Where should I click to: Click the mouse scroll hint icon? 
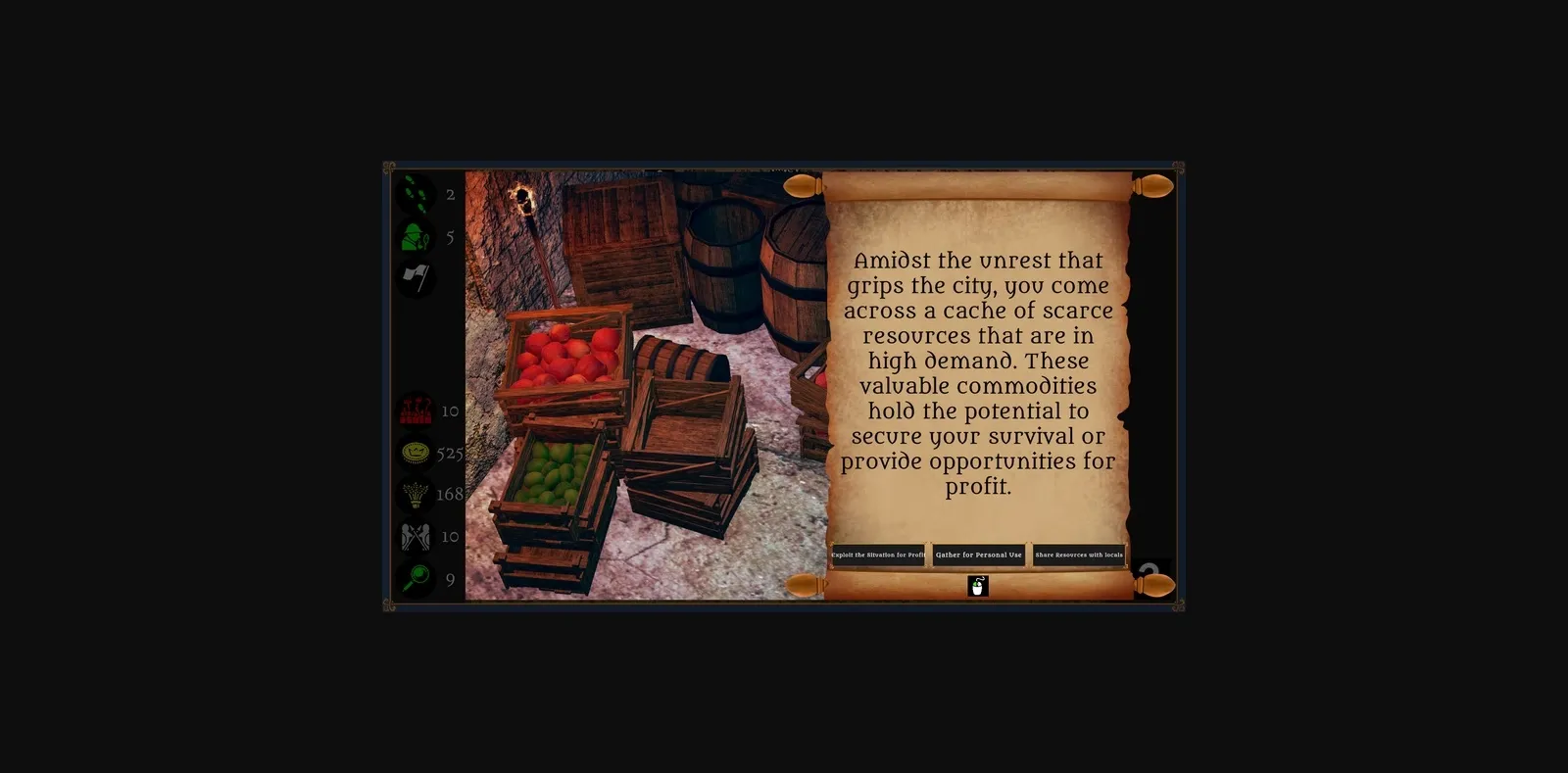[978, 586]
